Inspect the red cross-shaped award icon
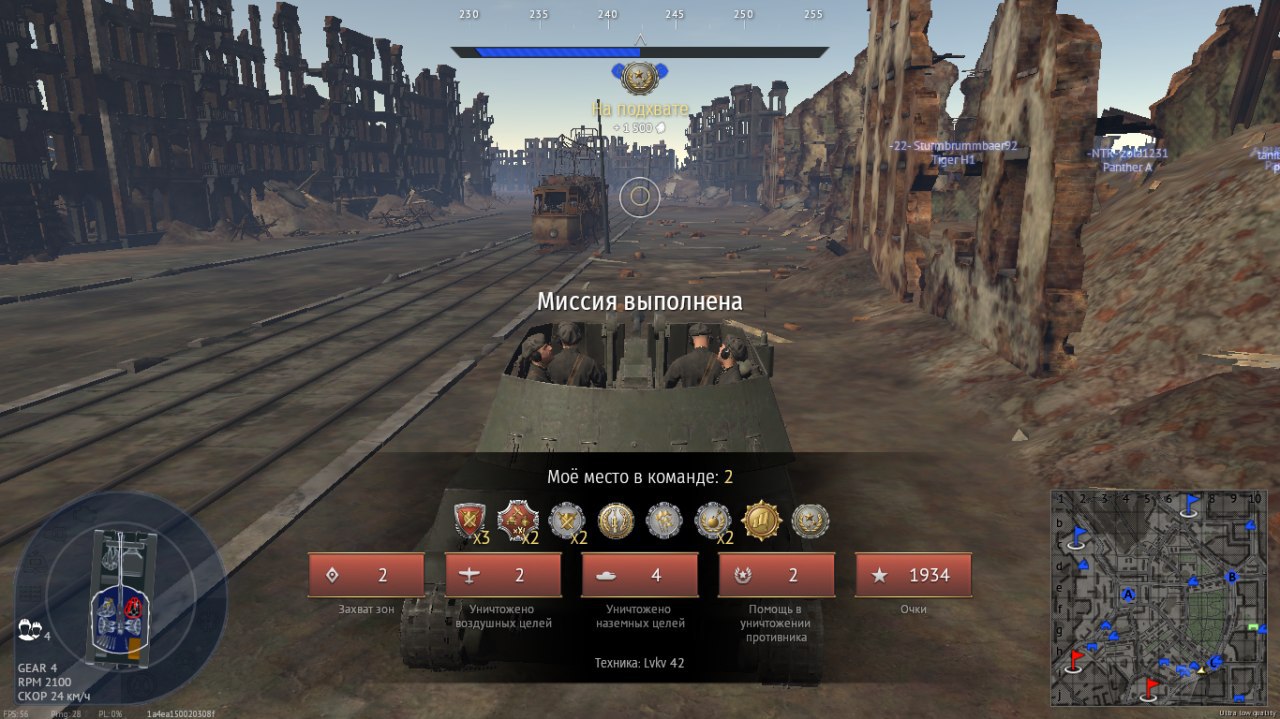This screenshot has width=1280, height=719. [518, 520]
